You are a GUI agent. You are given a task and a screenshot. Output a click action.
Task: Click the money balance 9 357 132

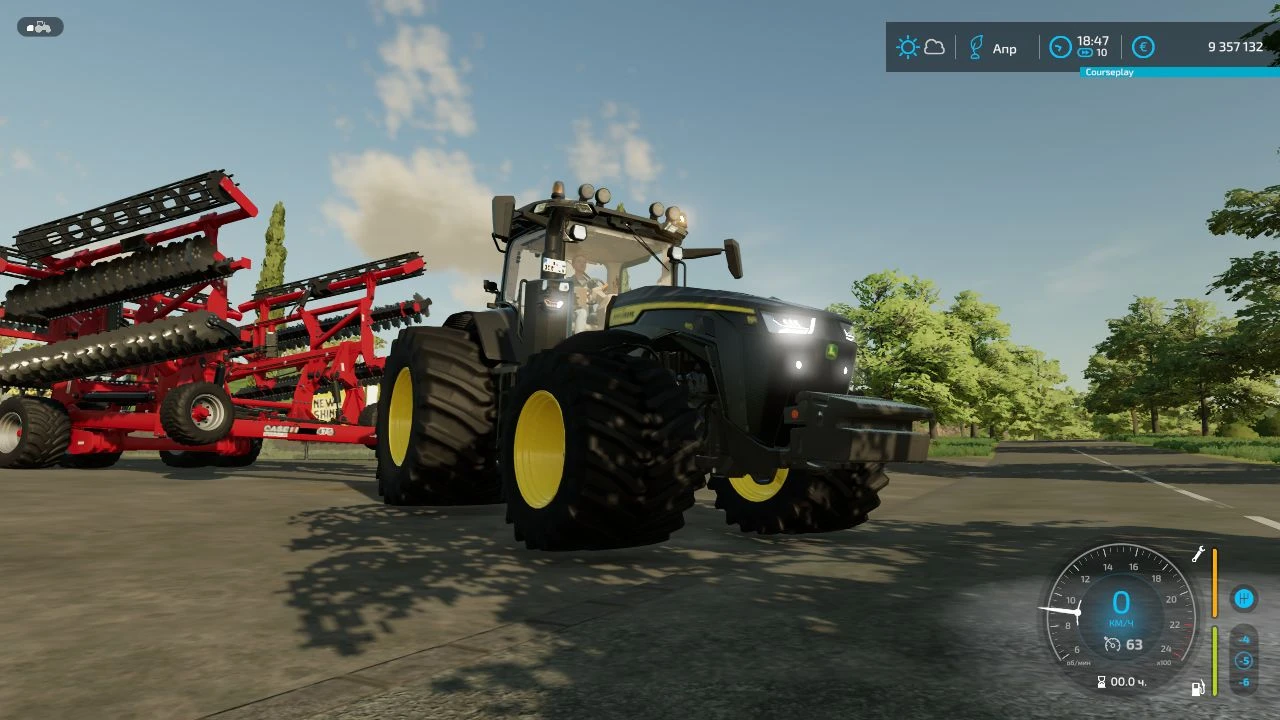(x=1233, y=46)
